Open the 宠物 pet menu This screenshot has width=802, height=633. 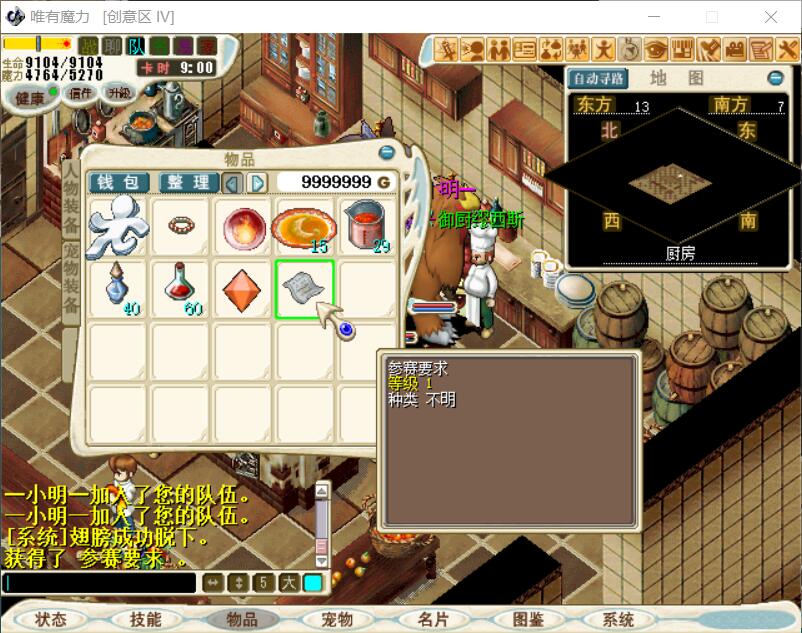337,619
